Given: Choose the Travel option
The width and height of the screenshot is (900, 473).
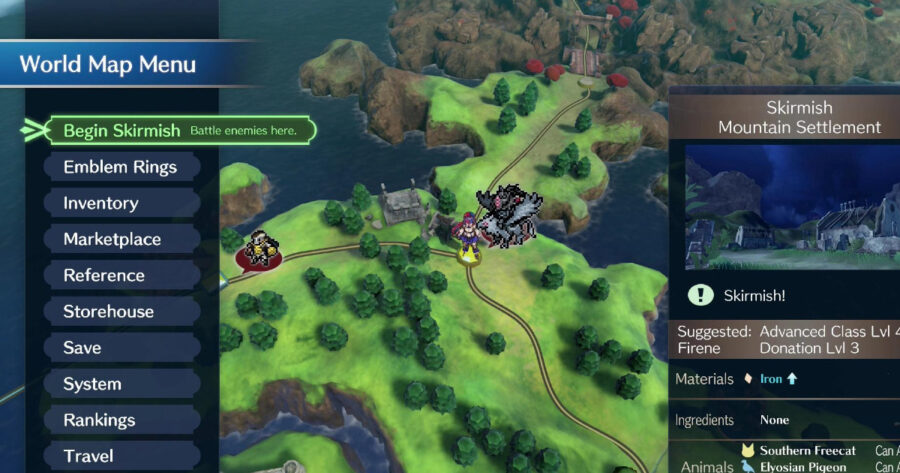Looking at the screenshot, I should tap(88, 456).
